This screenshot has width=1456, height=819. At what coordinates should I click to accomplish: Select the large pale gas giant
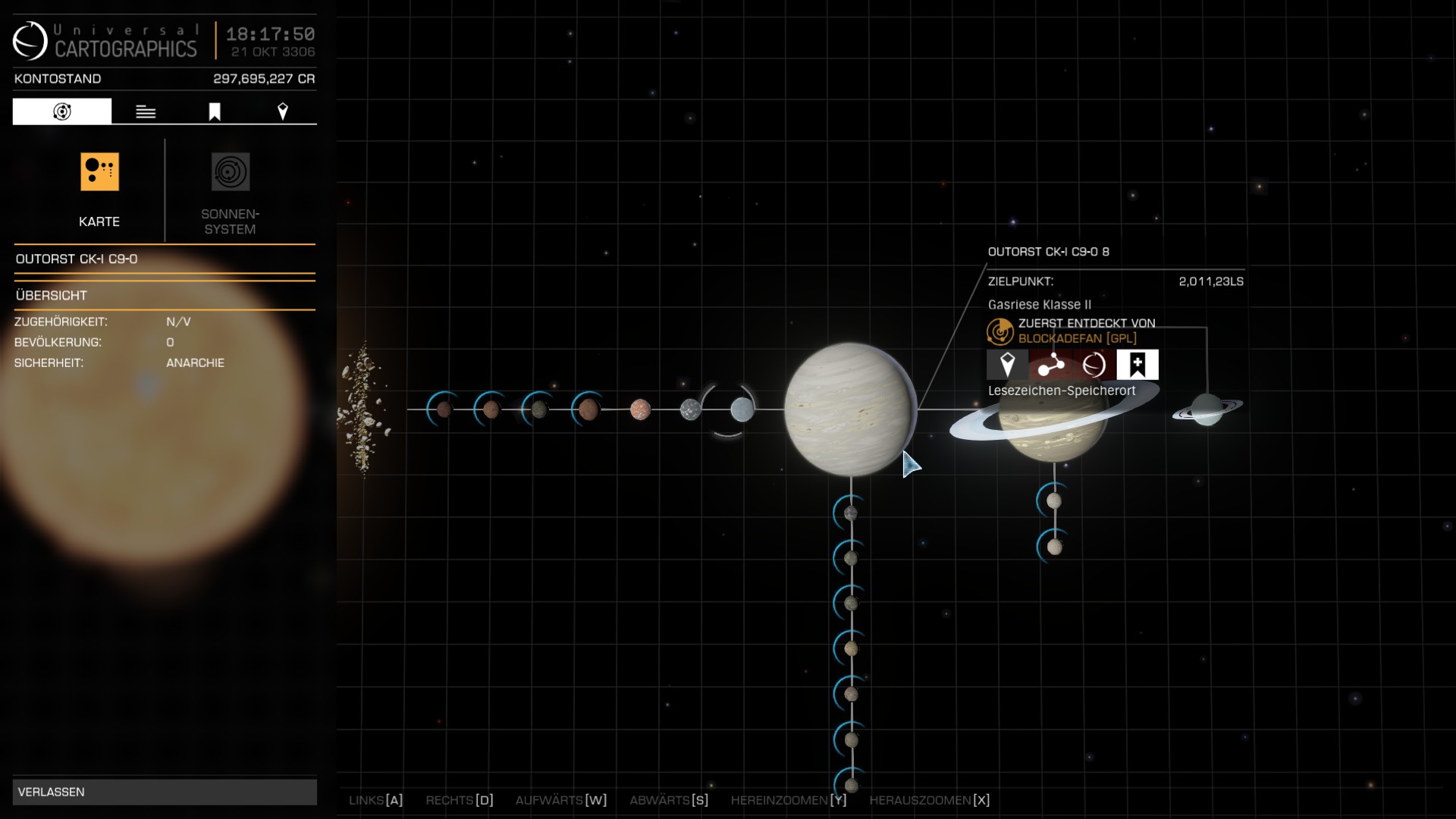pos(849,409)
